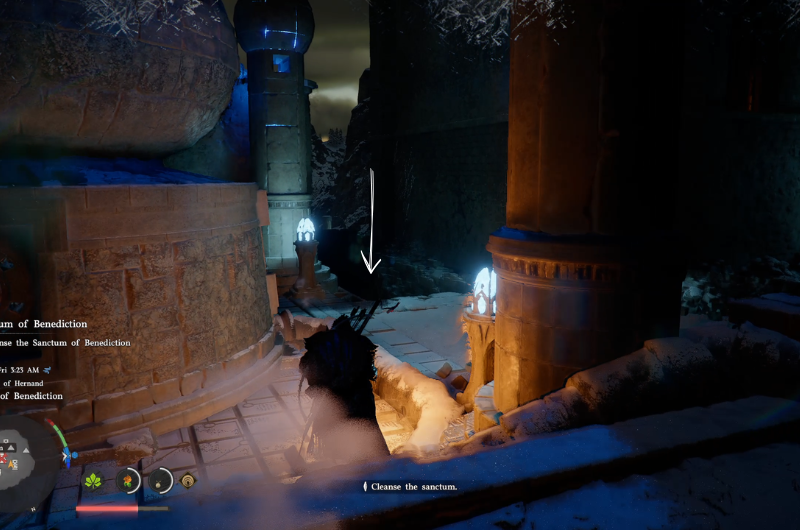Click the golden diamond spiral icon

click(x=187, y=481)
